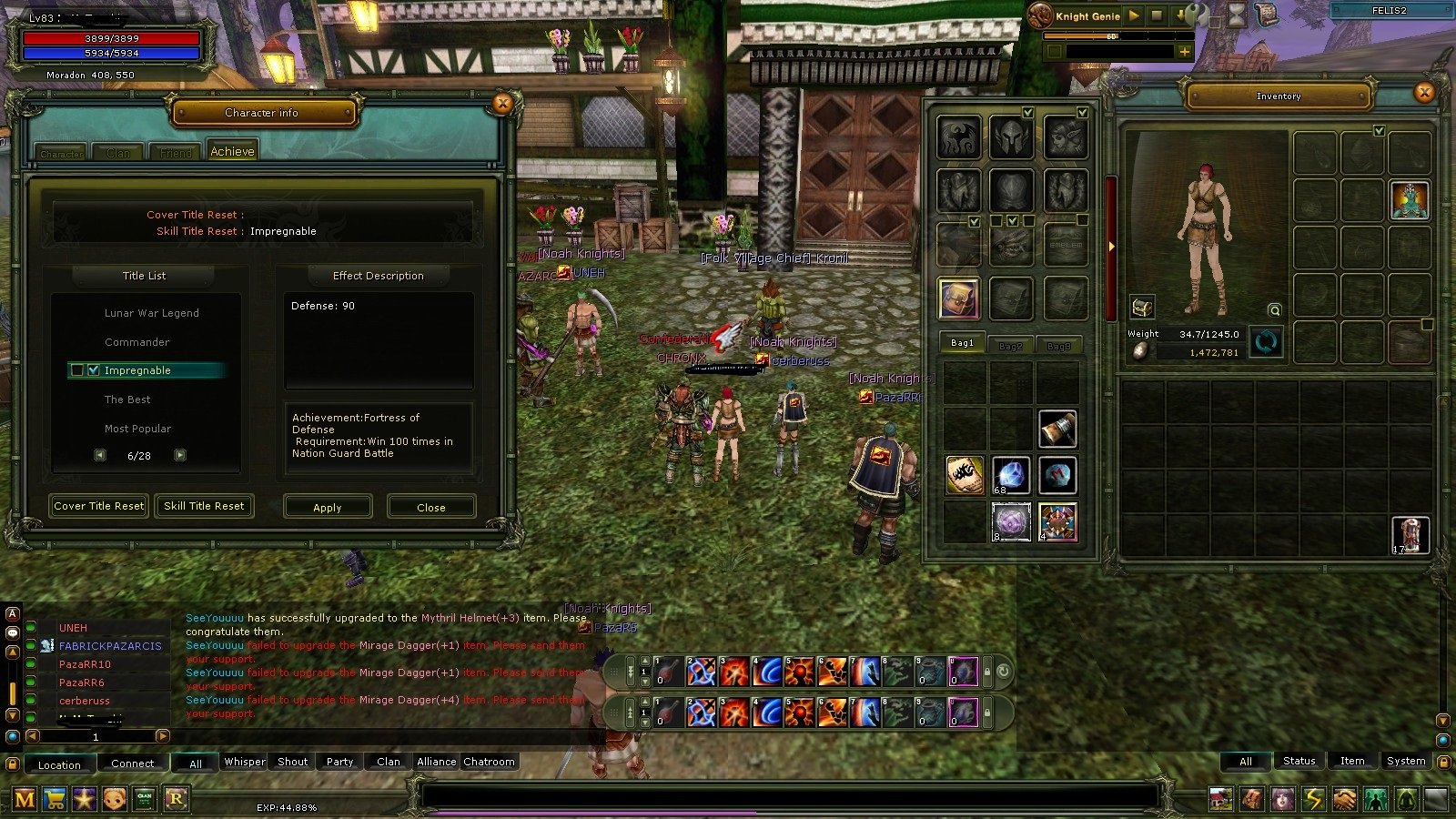The image size is (1456, 819).
Task: Apply the selected Impregnable title
Action: pyautogui.click(x=328, y=507)
